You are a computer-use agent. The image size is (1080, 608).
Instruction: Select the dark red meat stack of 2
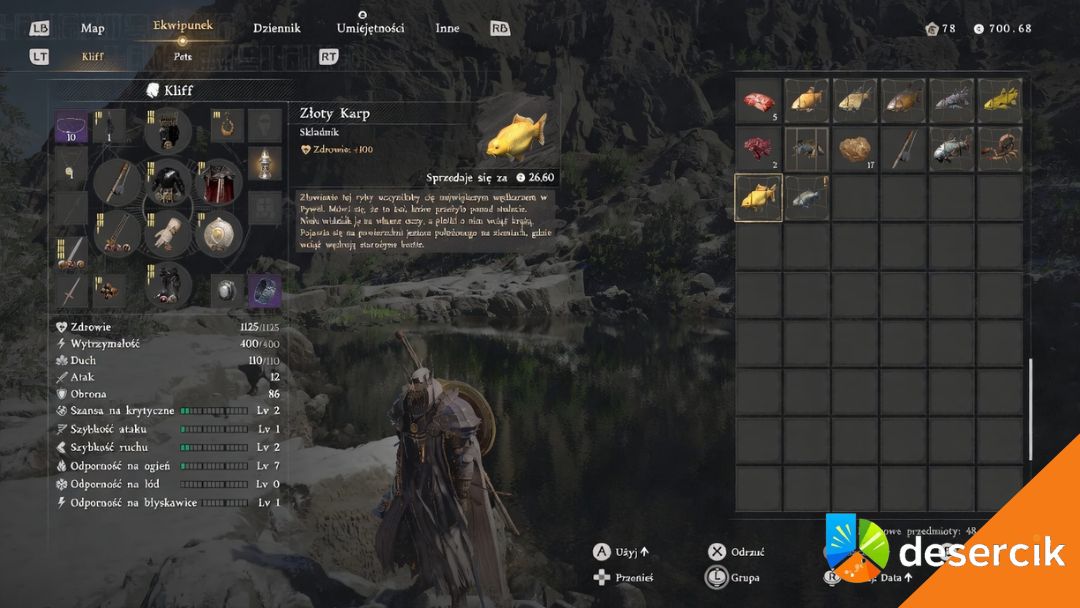[758, 149]
